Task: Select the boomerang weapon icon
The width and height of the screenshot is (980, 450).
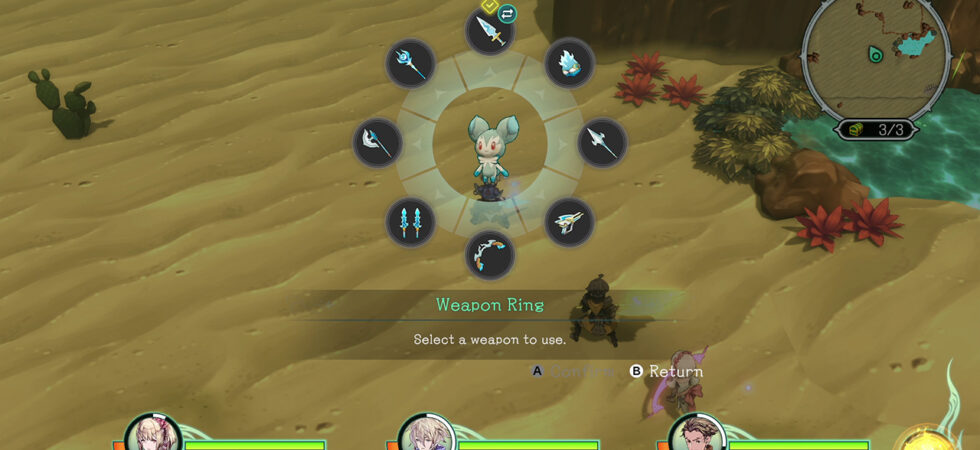Action: (569, 222)
